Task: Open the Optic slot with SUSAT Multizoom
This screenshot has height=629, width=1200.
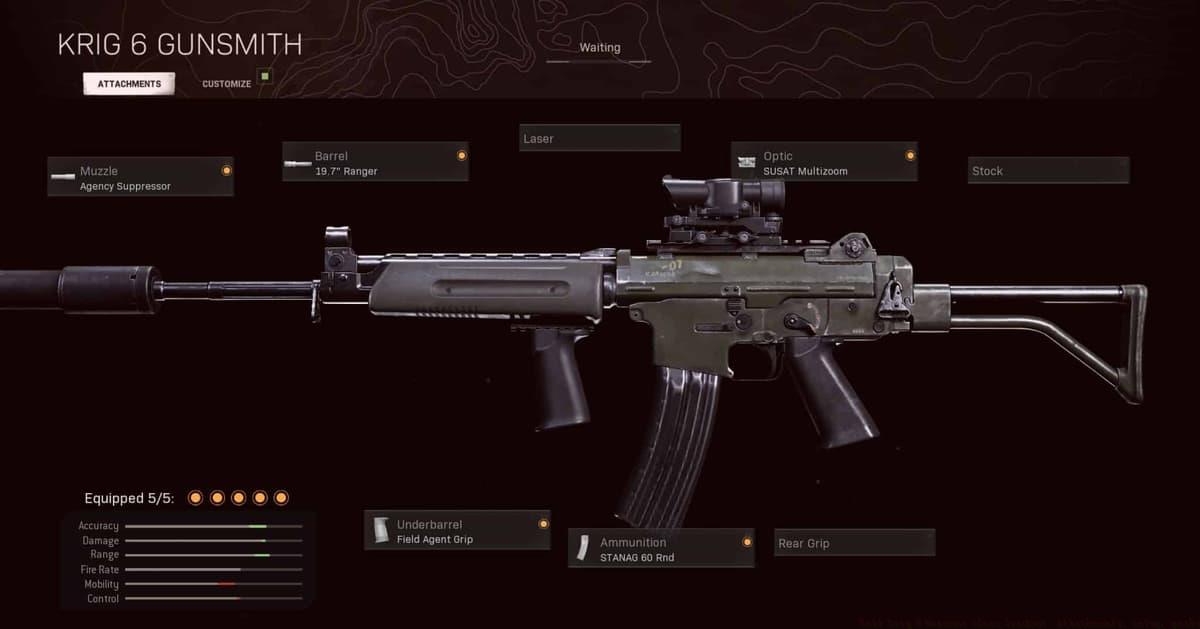Action: tap(824, 163)
